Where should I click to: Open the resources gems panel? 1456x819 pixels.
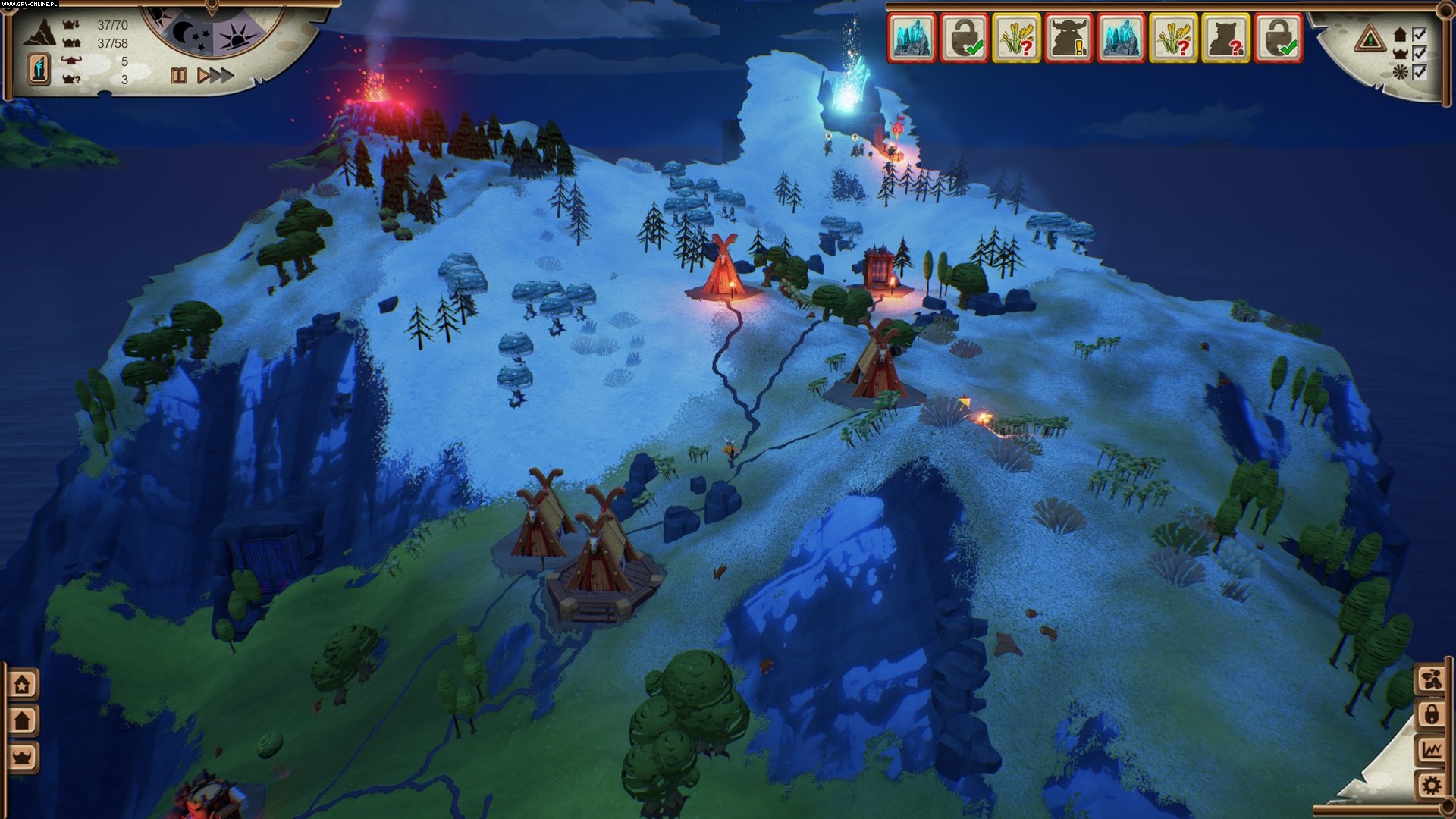click(x=1432, y=679)
